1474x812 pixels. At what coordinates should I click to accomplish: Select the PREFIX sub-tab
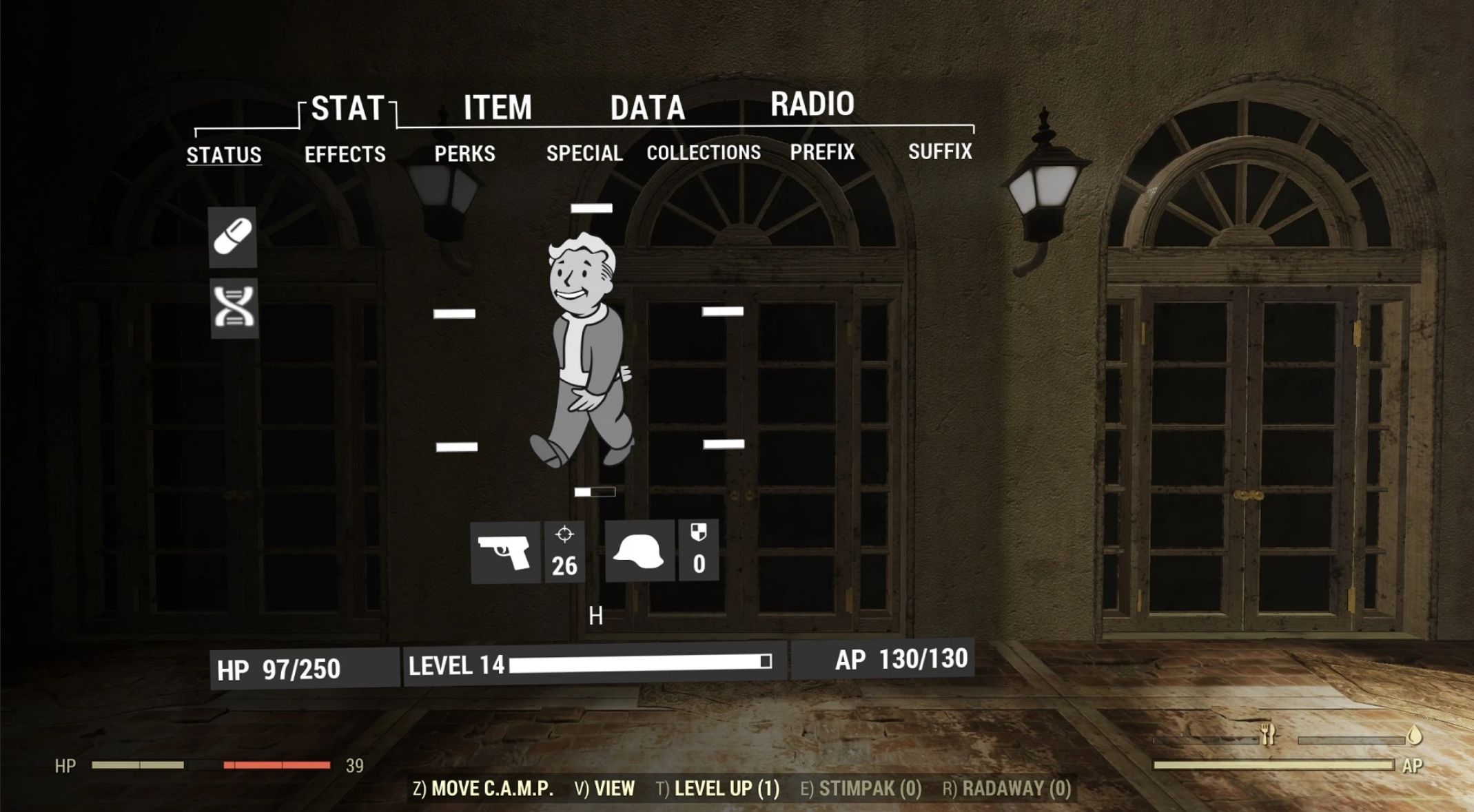click(x=822, y=152)
